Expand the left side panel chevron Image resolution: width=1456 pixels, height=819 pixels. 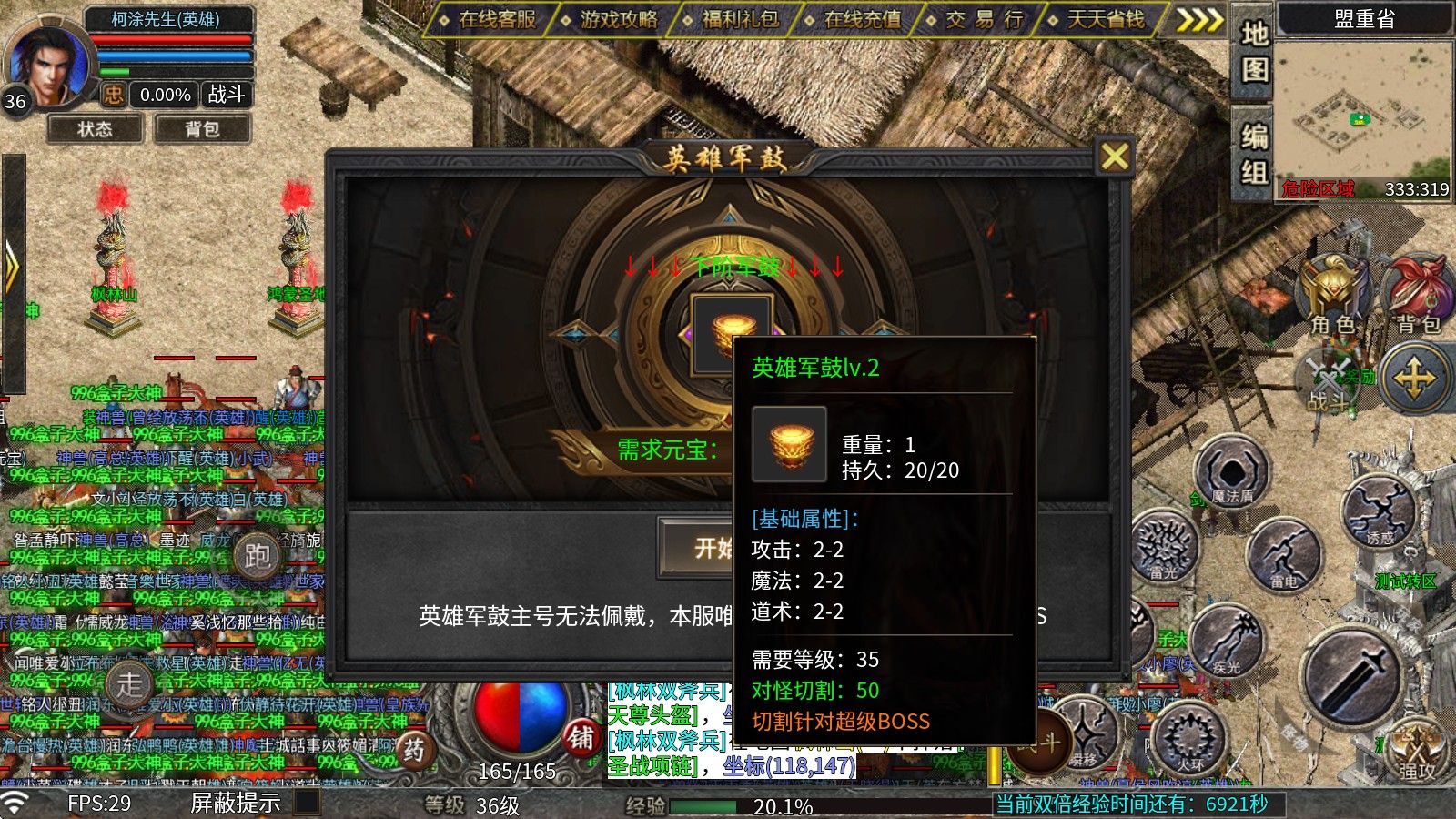coord(13,264)
